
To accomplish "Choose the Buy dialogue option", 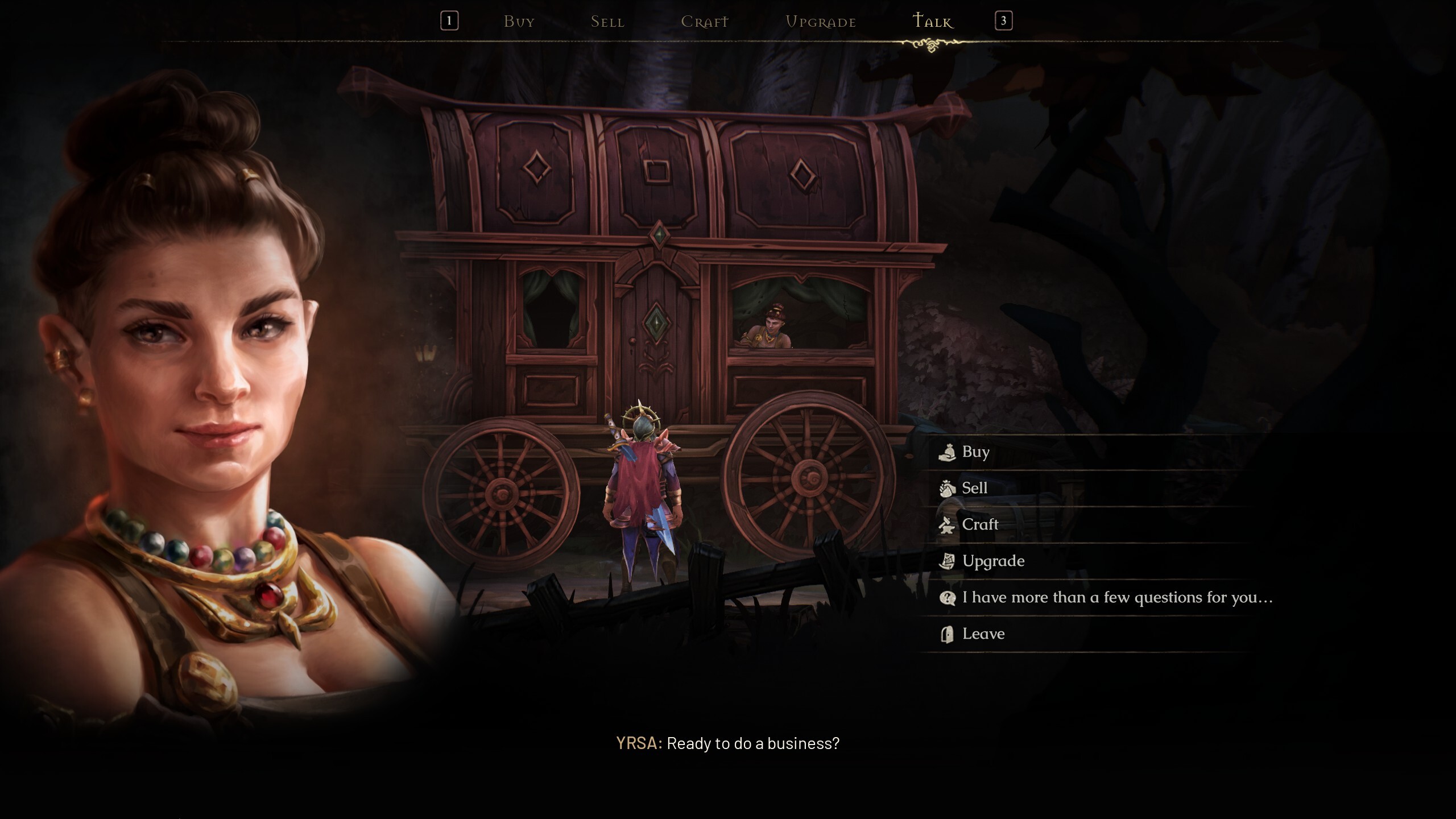I will [975, 452].
